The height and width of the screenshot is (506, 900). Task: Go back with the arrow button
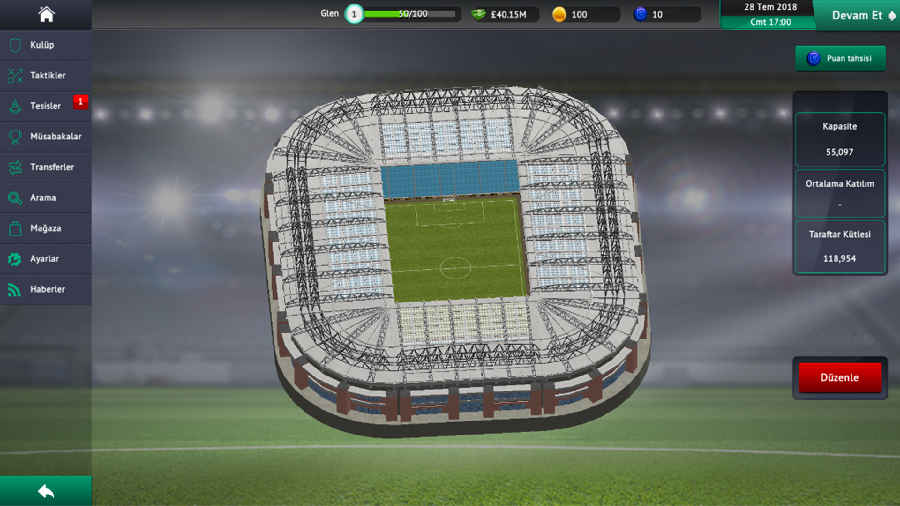point(46,491)
